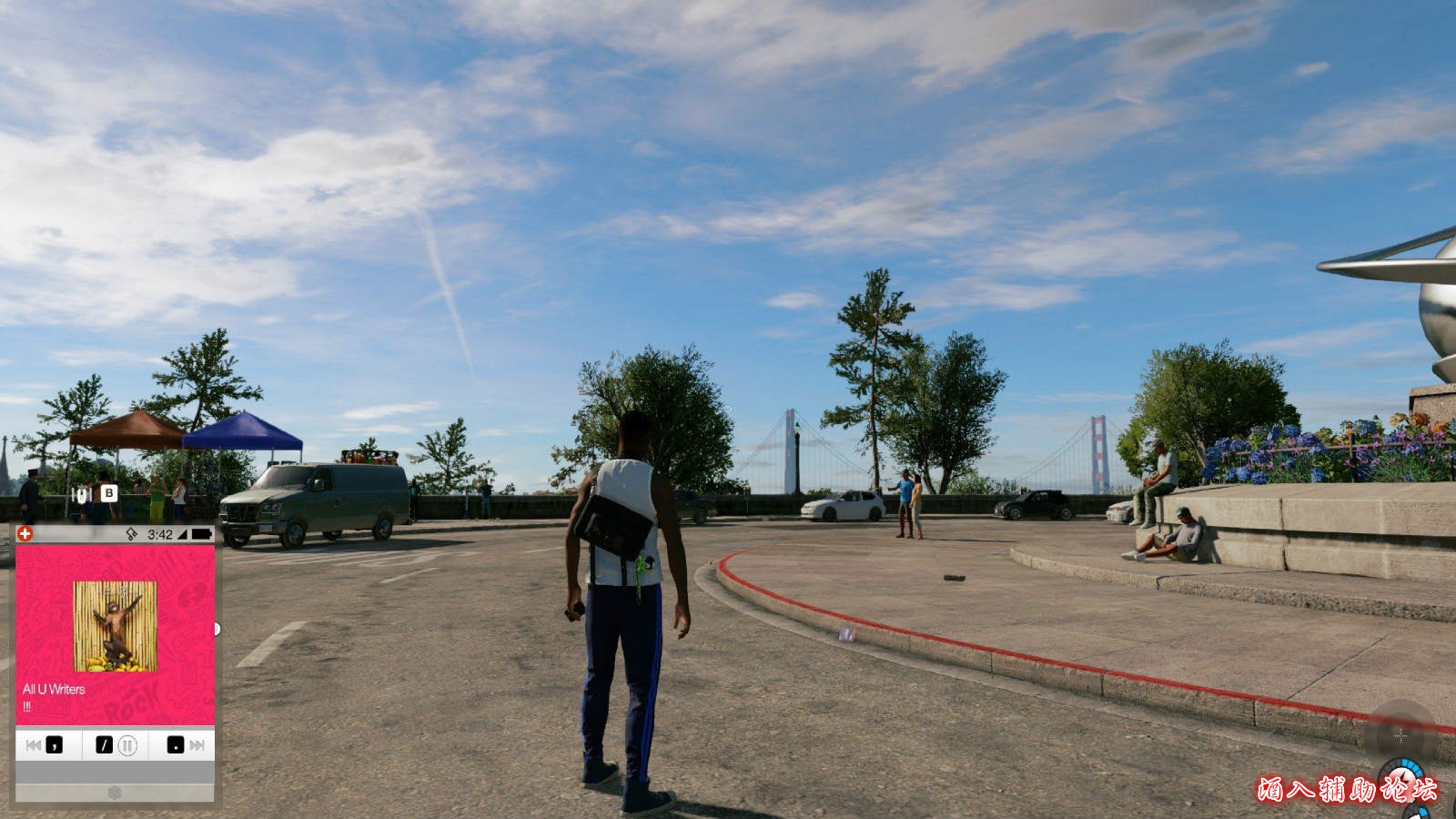Screen dimensions: 1456x819
Task: Click the "All U Writers" song title
Action: coord(54,690)
